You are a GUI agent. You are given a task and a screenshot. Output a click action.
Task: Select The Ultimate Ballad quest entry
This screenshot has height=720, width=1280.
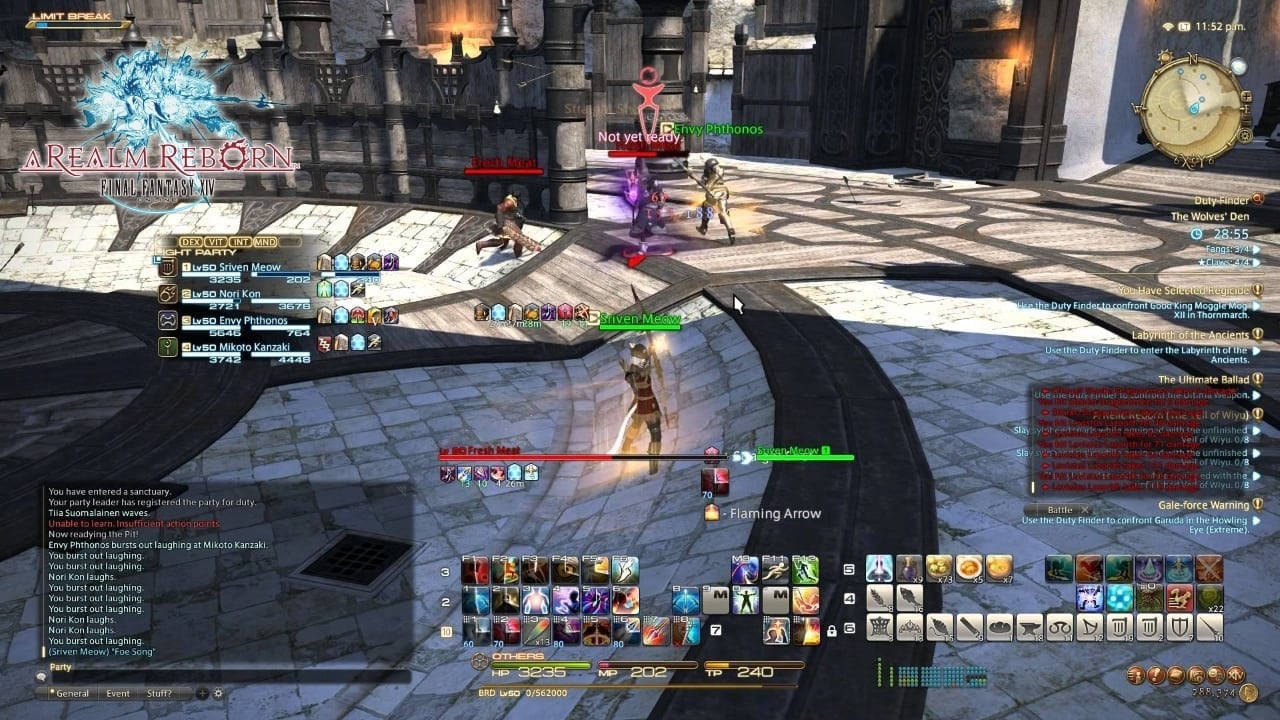(x=1198, y=380)
